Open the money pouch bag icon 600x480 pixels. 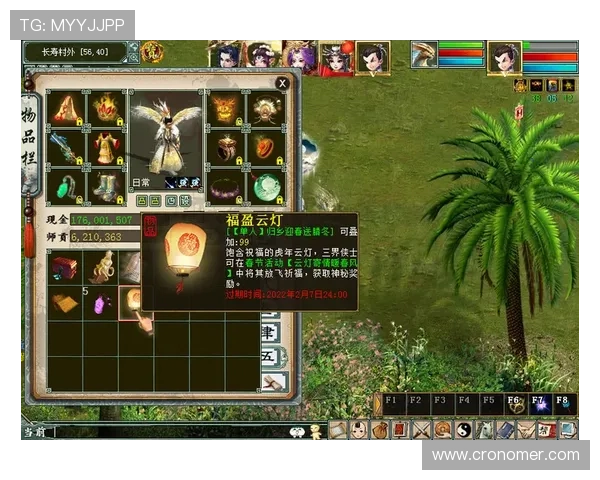coord(380,430)
